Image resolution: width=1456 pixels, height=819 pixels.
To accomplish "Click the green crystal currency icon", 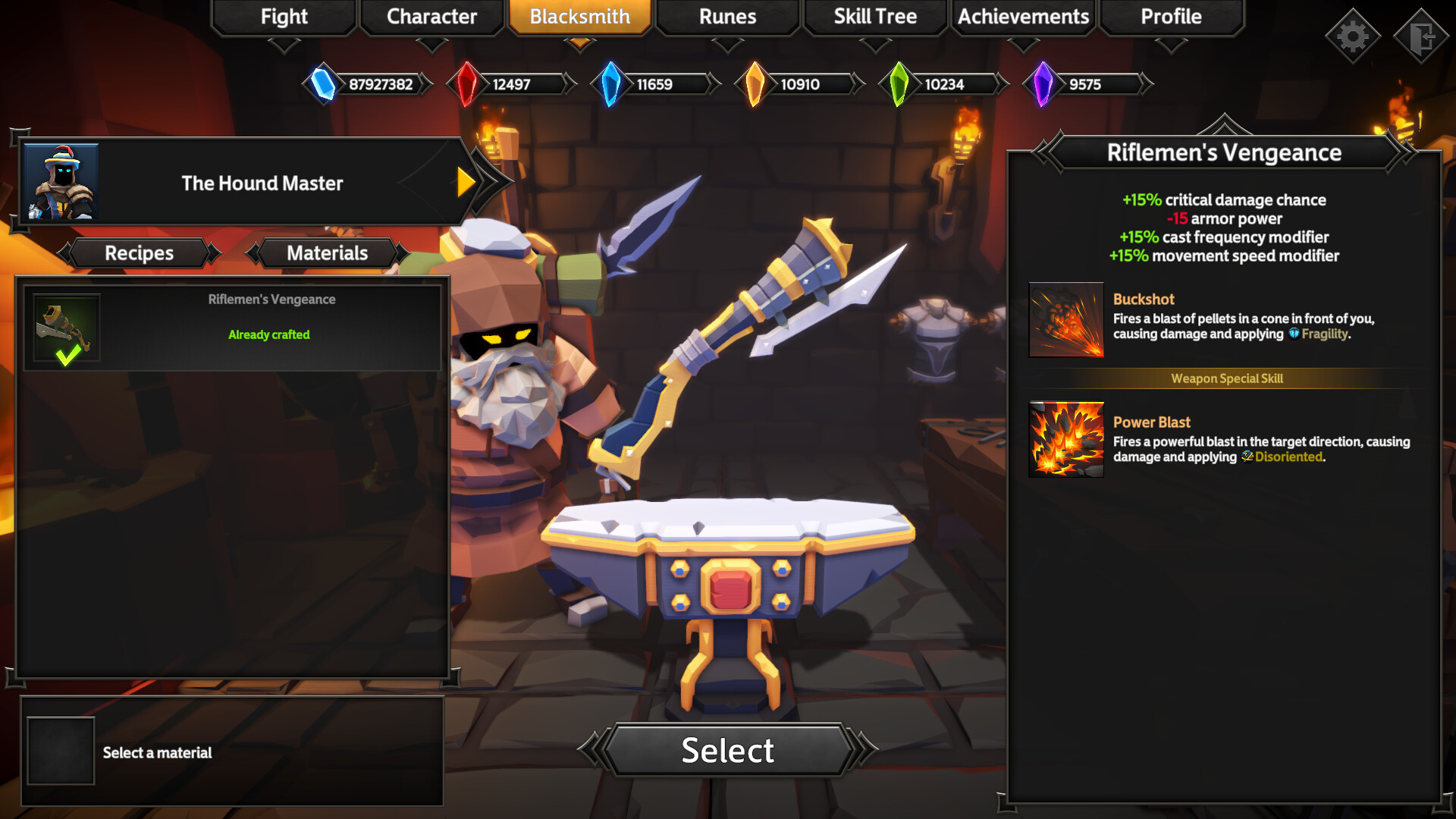I will pos(899,84).
